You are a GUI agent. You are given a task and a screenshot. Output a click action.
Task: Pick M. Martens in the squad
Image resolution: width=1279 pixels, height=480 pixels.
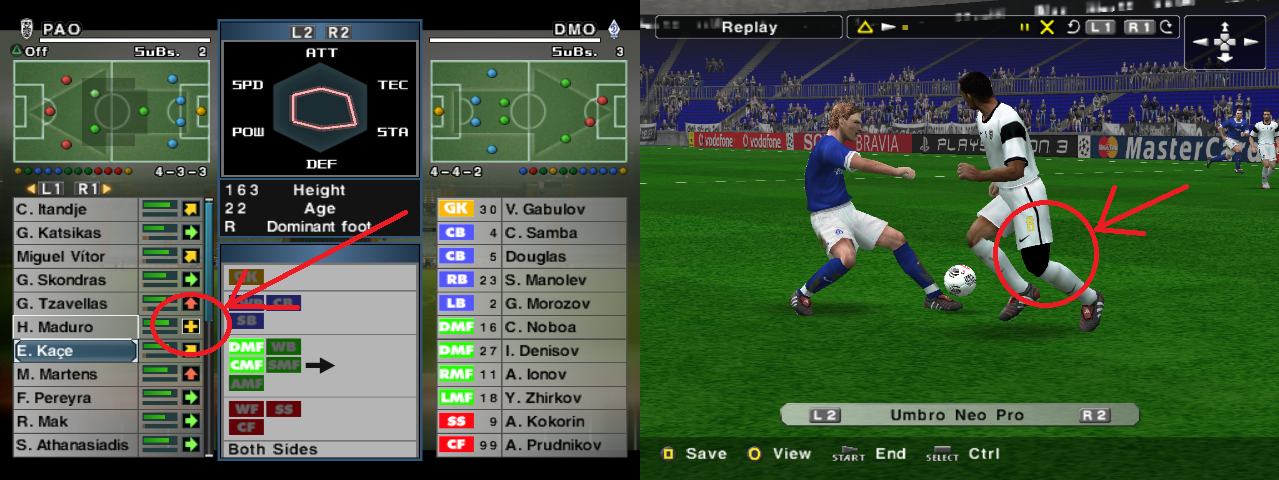pos(75,374)
